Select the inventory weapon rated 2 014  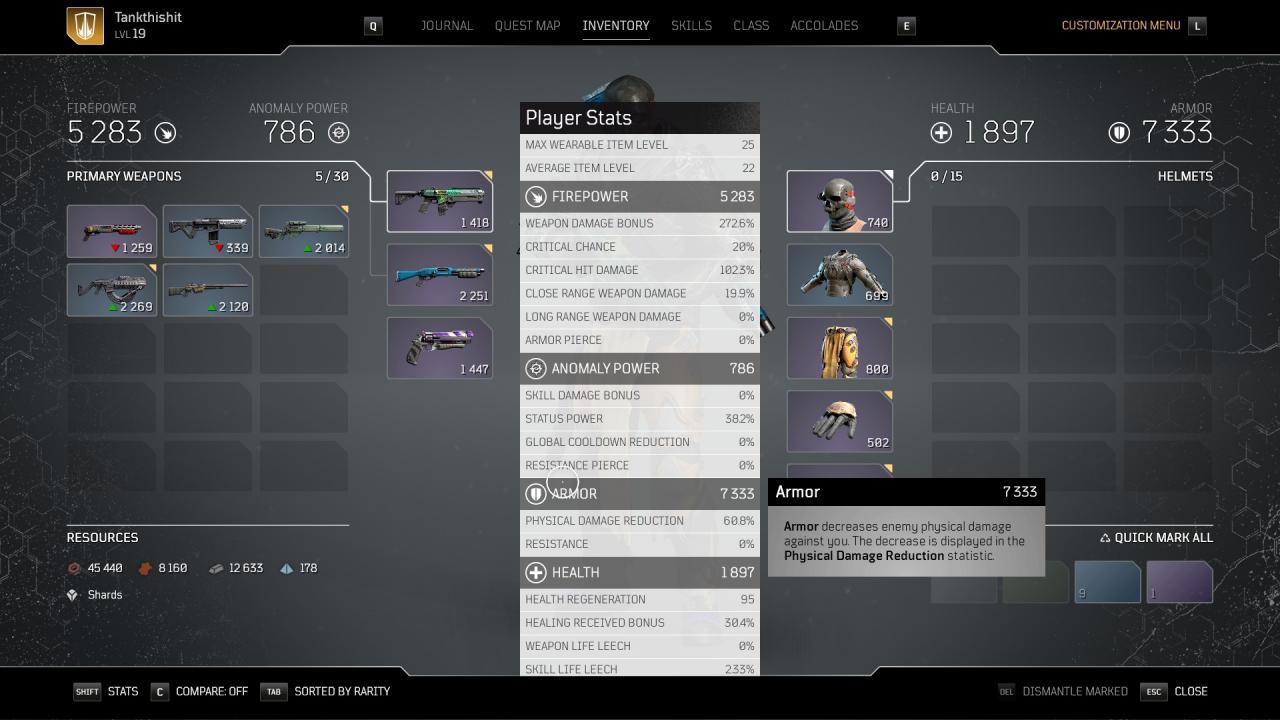[x=304, y=231]
